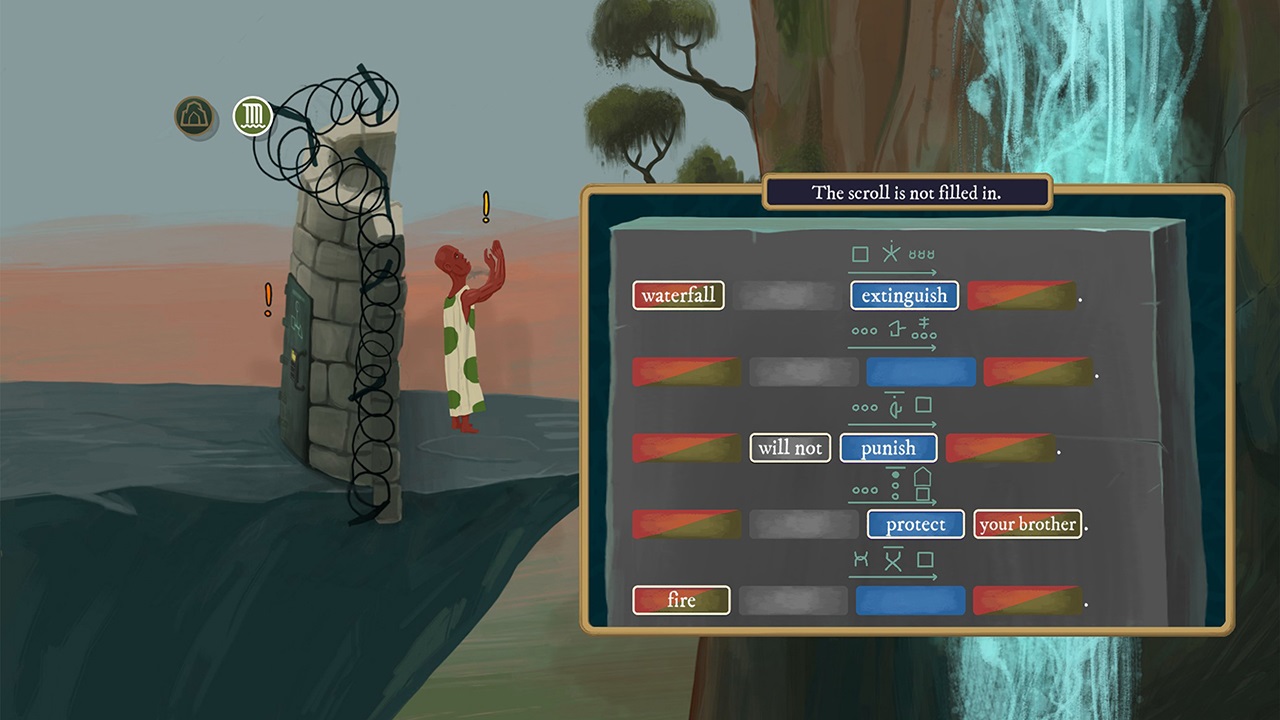Select the green waterfall location icon

[252, 116]
